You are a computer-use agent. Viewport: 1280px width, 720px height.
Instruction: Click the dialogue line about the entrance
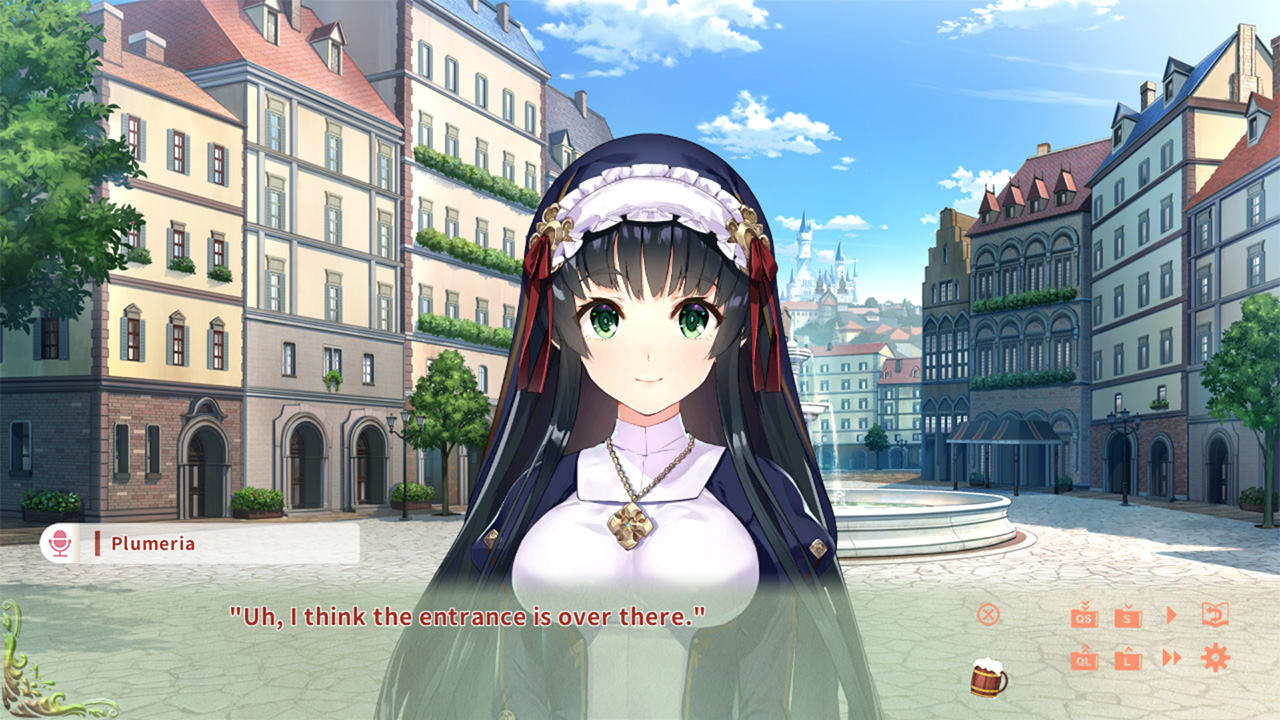point(468,617)
